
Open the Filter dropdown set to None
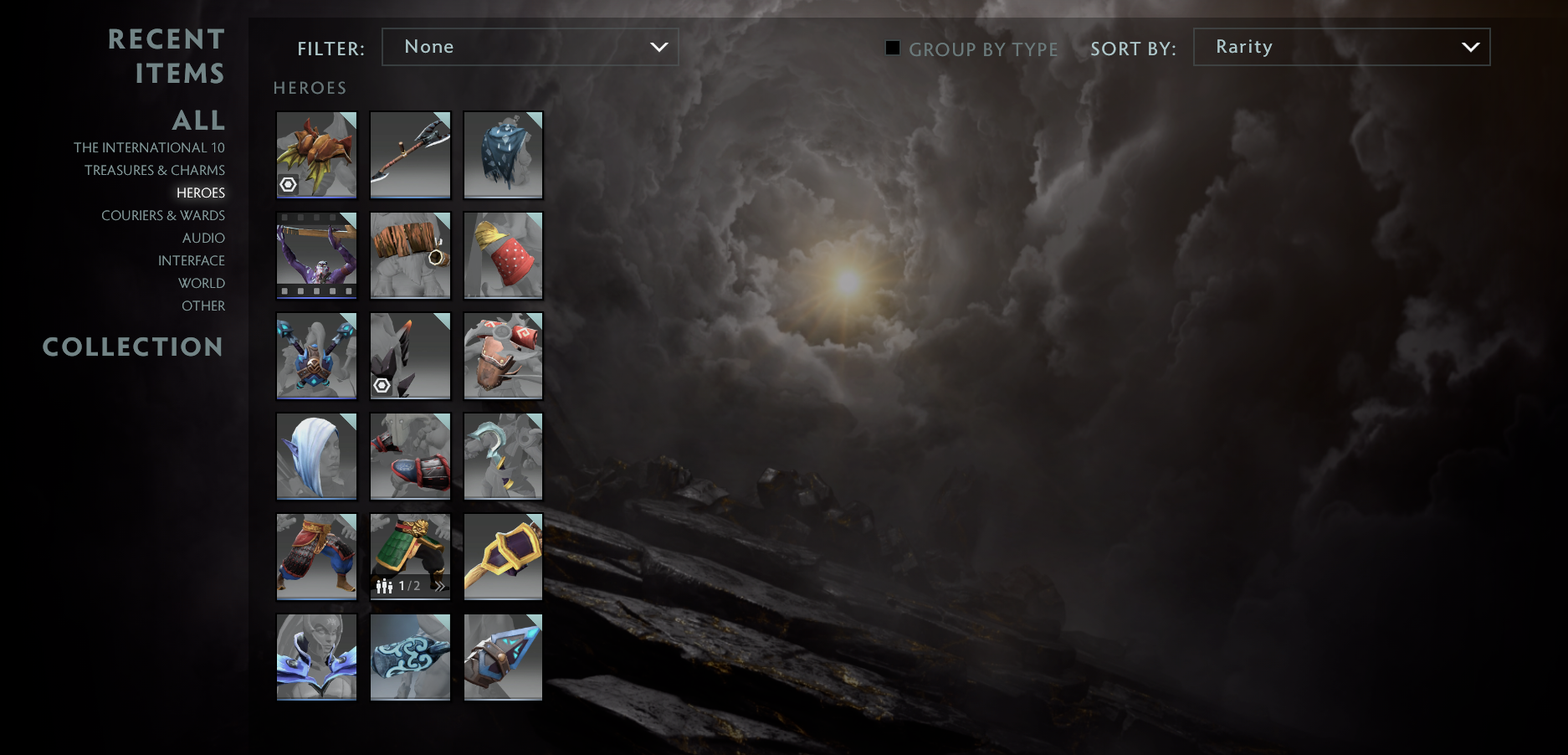(x=530, y=47)
